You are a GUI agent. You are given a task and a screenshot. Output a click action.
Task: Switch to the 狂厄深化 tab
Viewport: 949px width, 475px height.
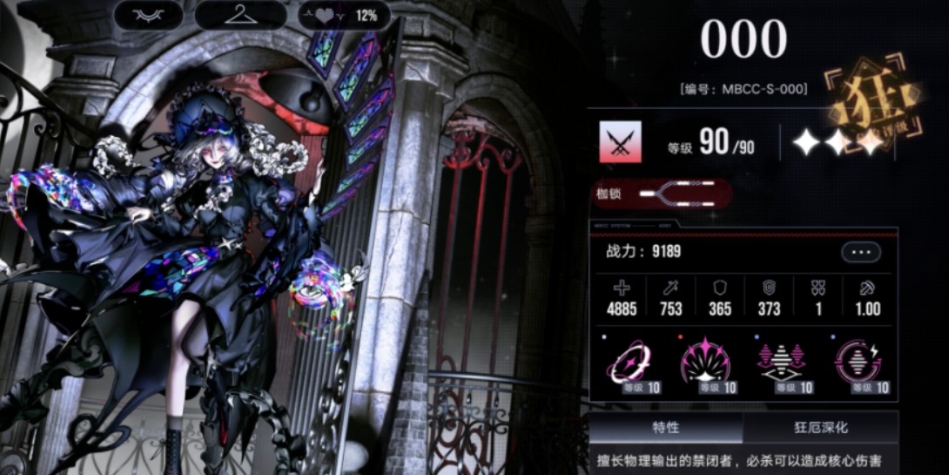tap(820, 427)
